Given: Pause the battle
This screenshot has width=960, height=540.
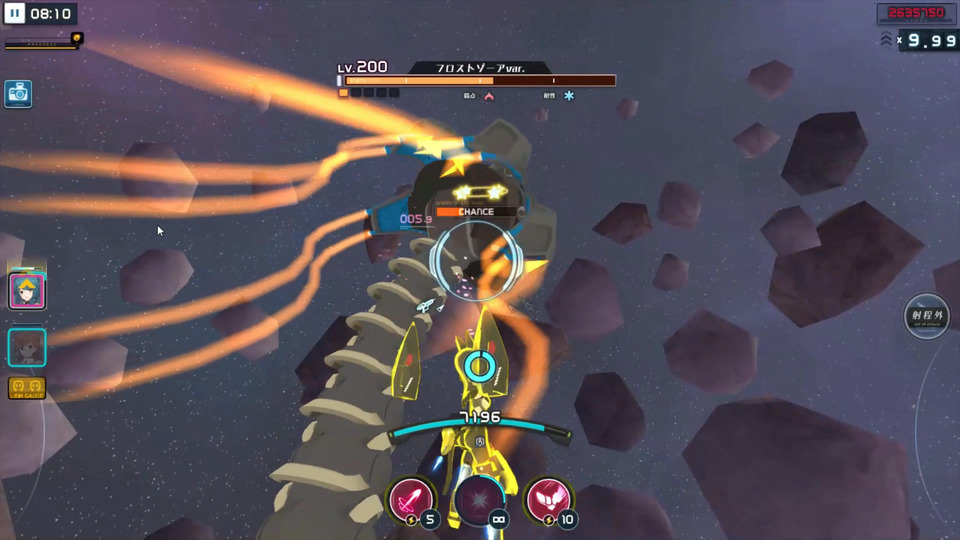Looking at the screenshot, I should click(15, 14).
